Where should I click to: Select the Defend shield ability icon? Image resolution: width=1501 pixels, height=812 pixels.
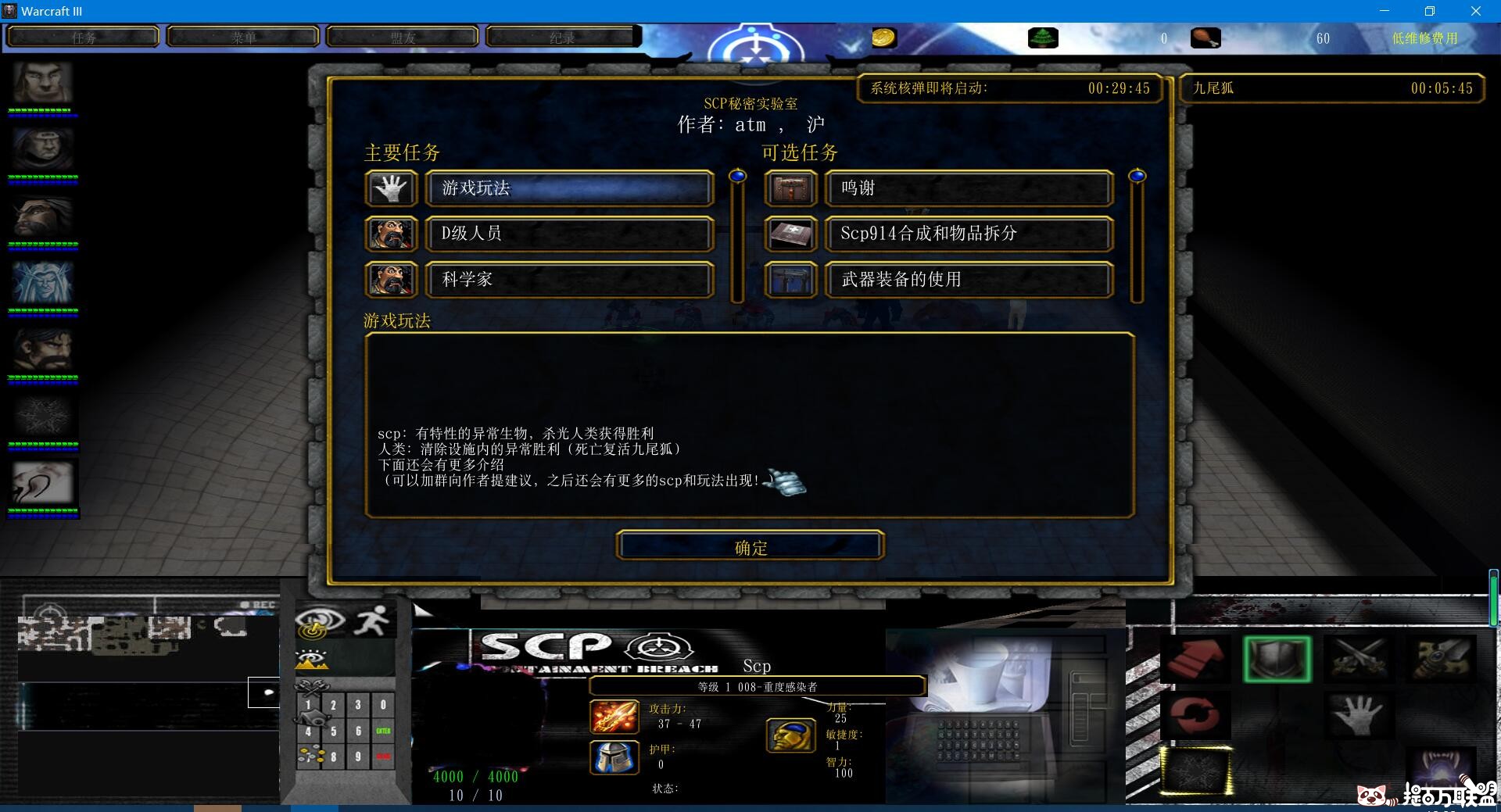(x=1278, y=659)
